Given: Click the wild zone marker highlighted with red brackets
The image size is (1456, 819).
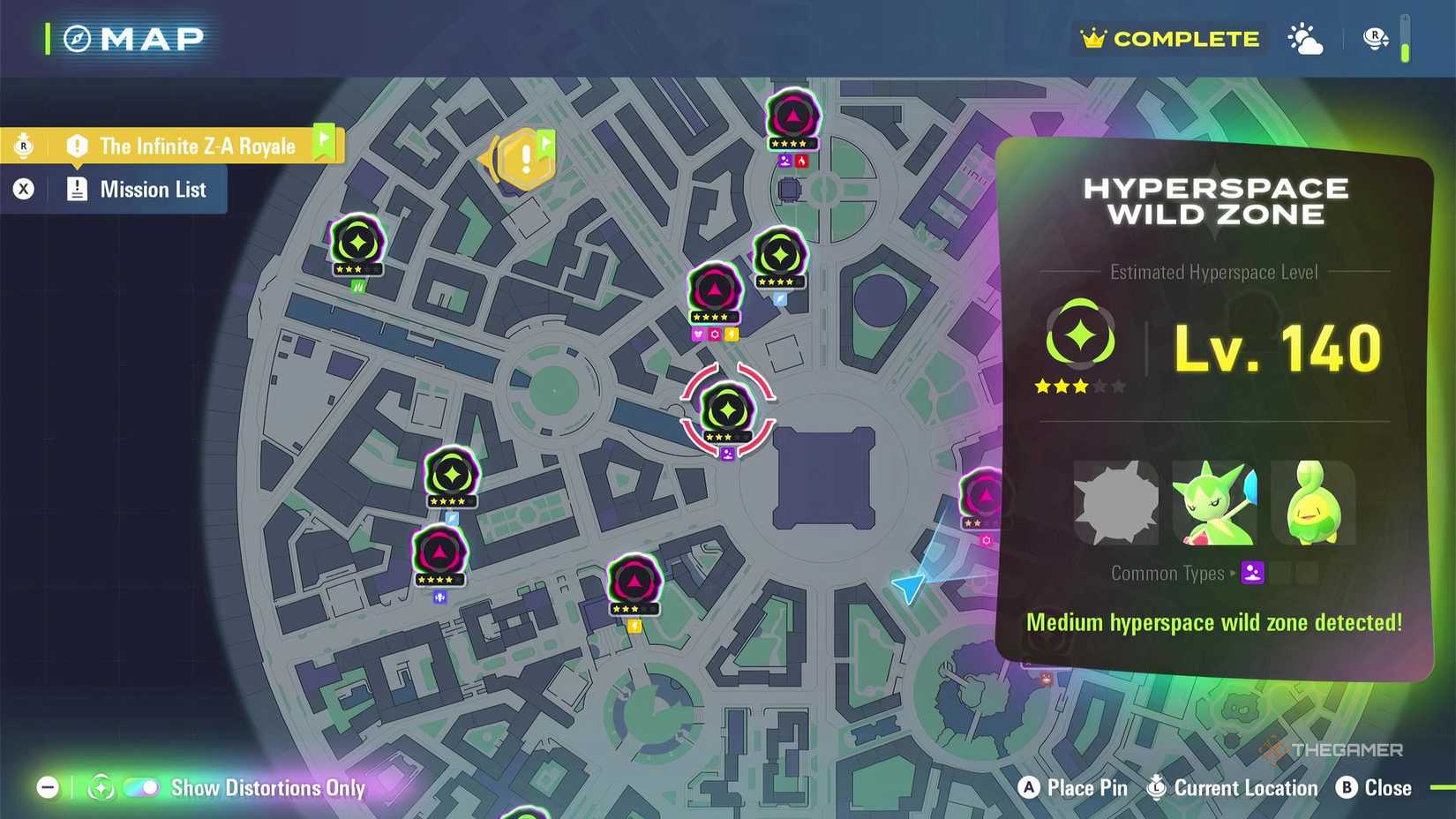Looking at the screenshot, I should (x=726, y=409).
